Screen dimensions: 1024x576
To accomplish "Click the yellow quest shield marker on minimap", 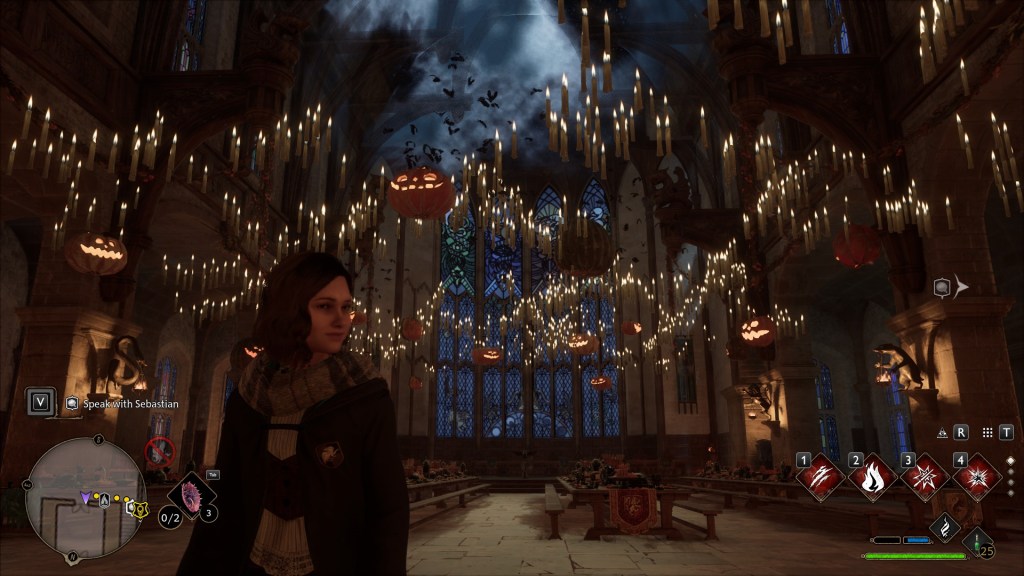I will 140,508.
